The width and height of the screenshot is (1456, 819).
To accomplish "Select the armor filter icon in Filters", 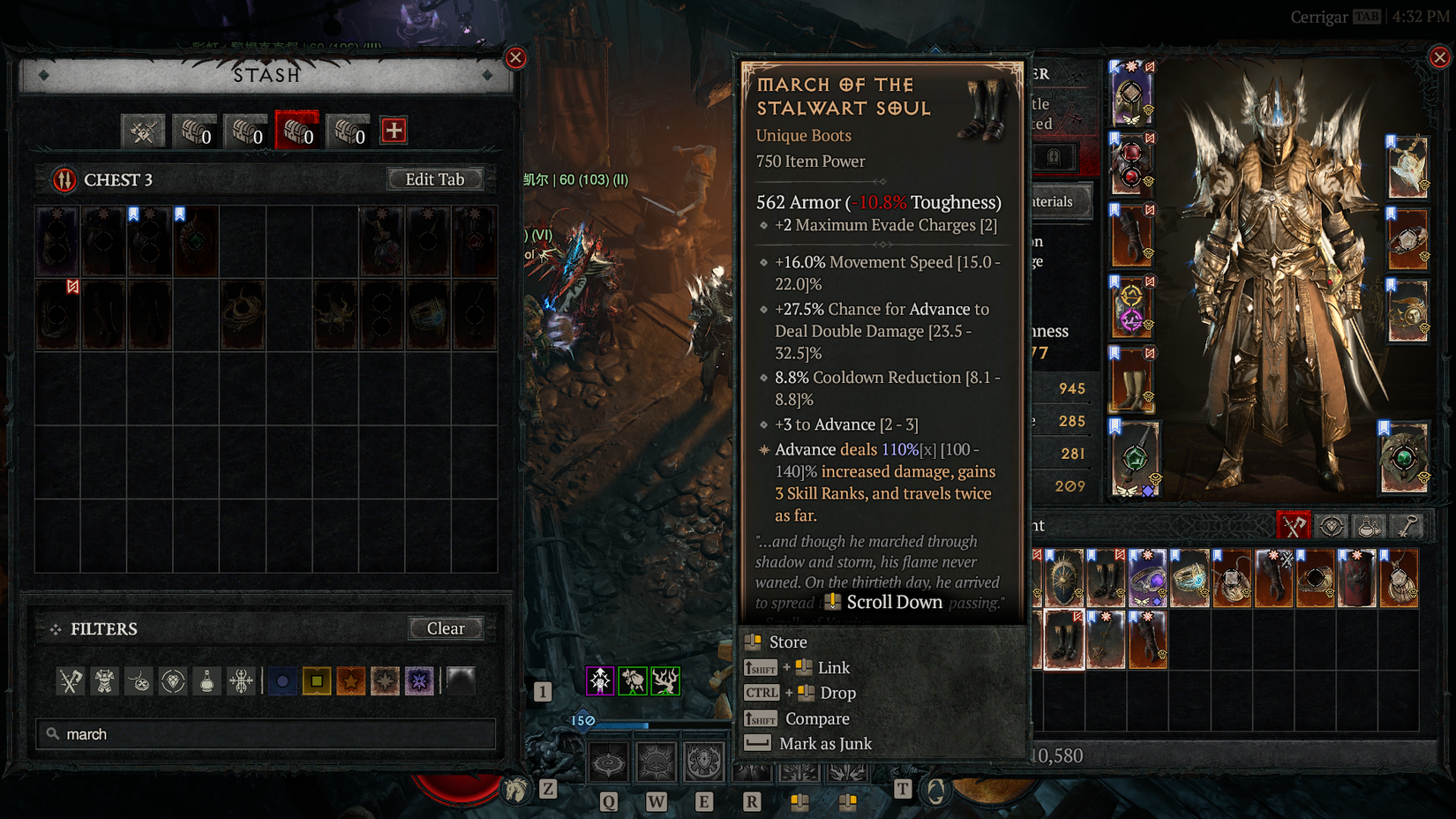I will tap(103, 680).
